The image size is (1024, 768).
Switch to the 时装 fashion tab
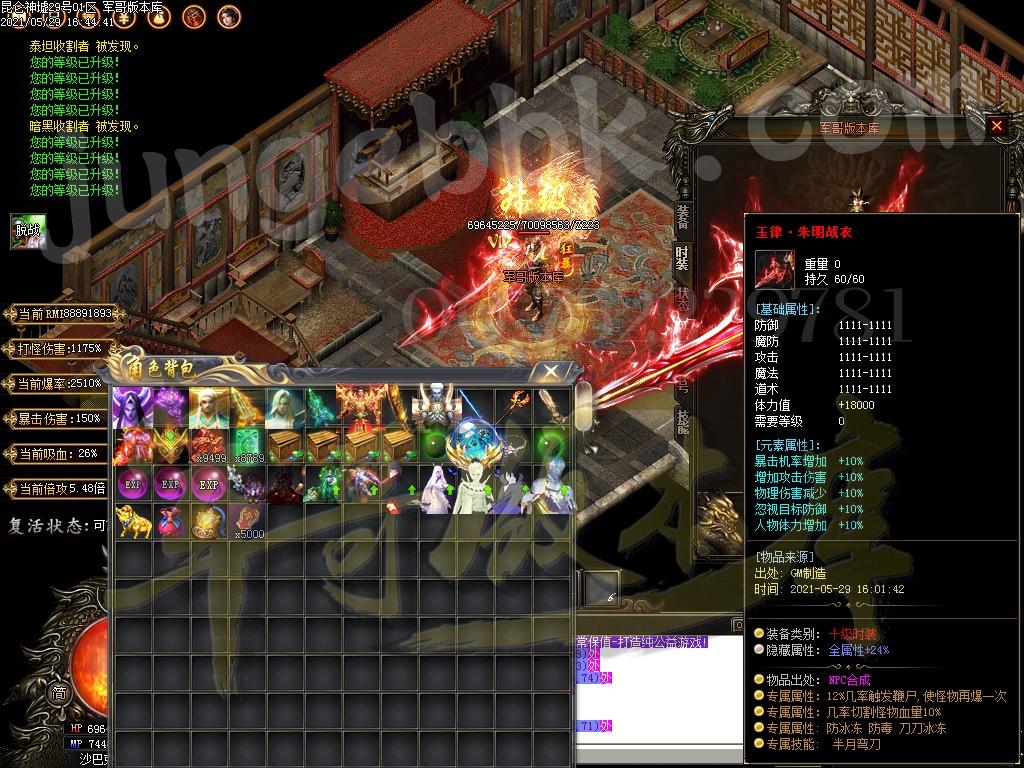[x=683, y=256]
